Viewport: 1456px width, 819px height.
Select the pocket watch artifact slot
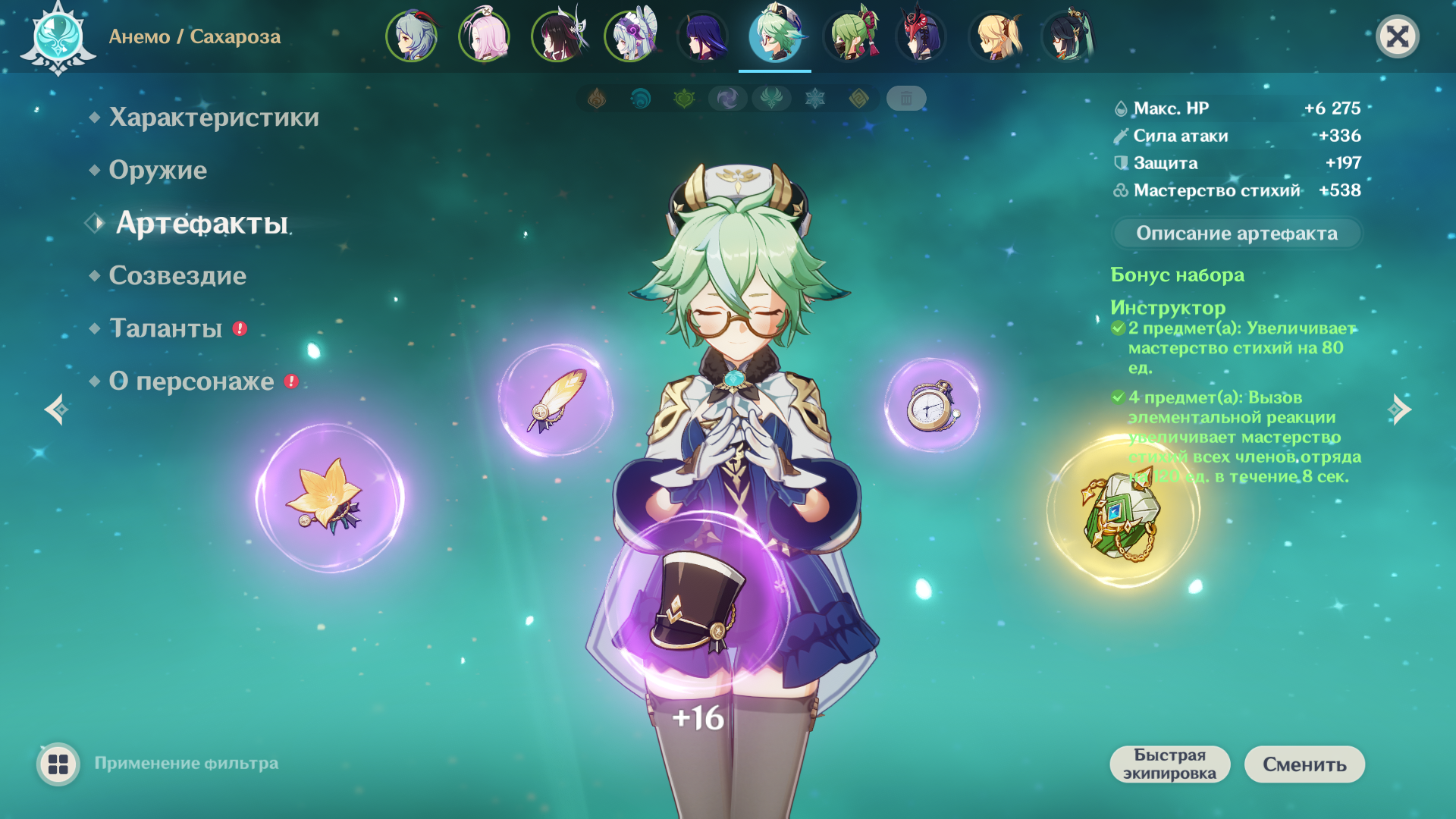pyautogui.click(x=932, y=406)
